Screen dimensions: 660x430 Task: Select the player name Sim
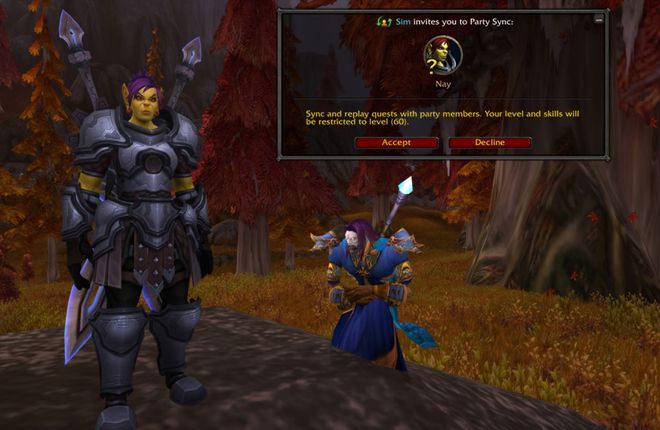tap(402, 21)
